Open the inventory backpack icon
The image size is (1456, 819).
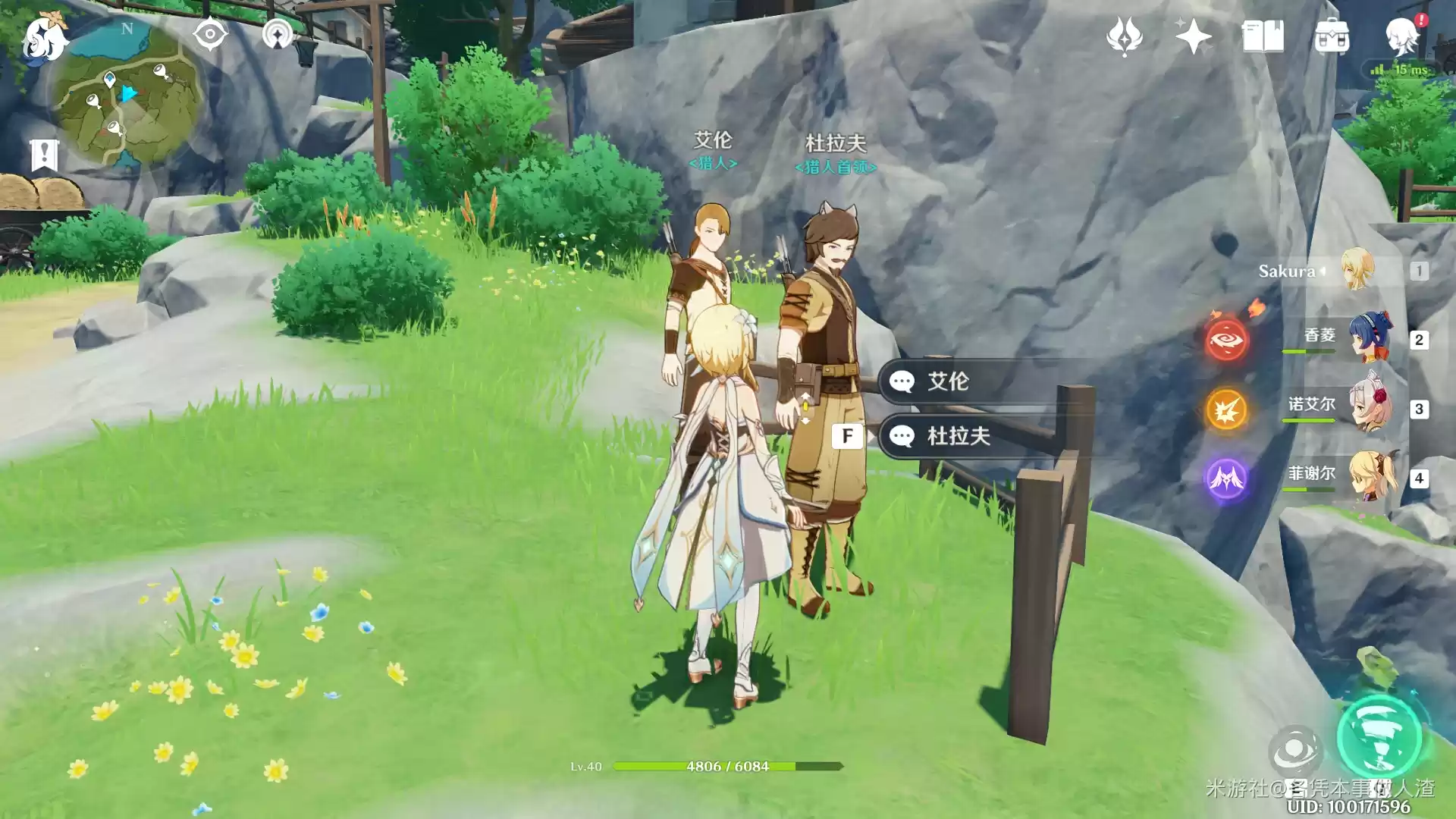(x=1332, y=36)
